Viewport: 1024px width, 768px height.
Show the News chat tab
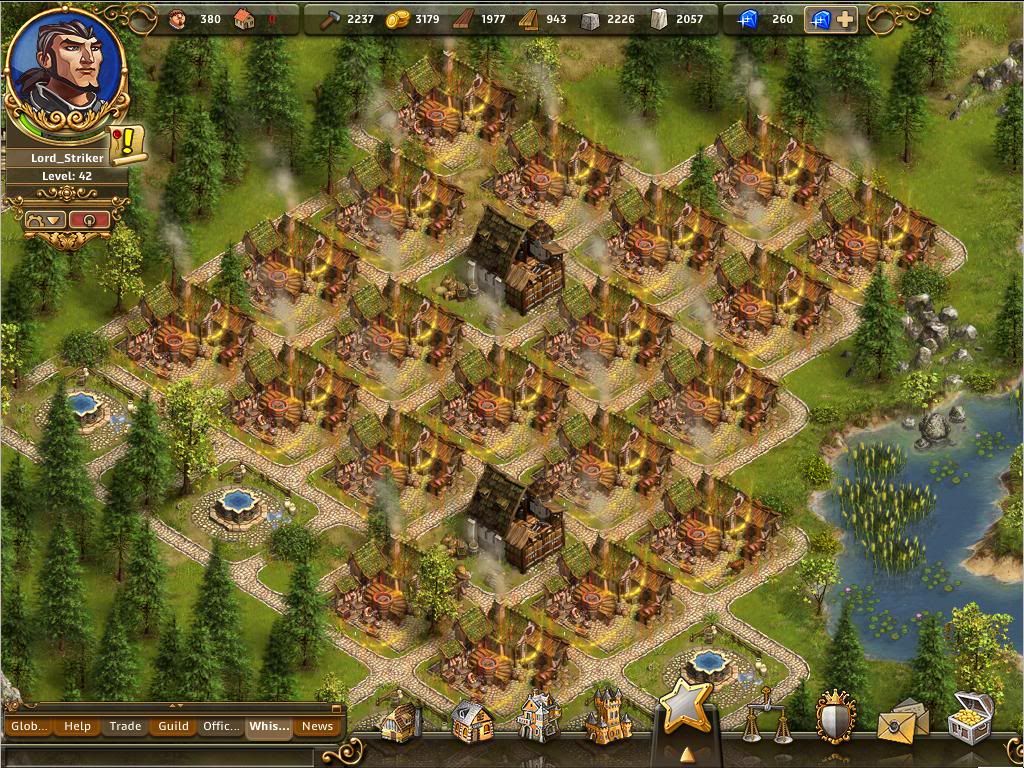(317, 726)
